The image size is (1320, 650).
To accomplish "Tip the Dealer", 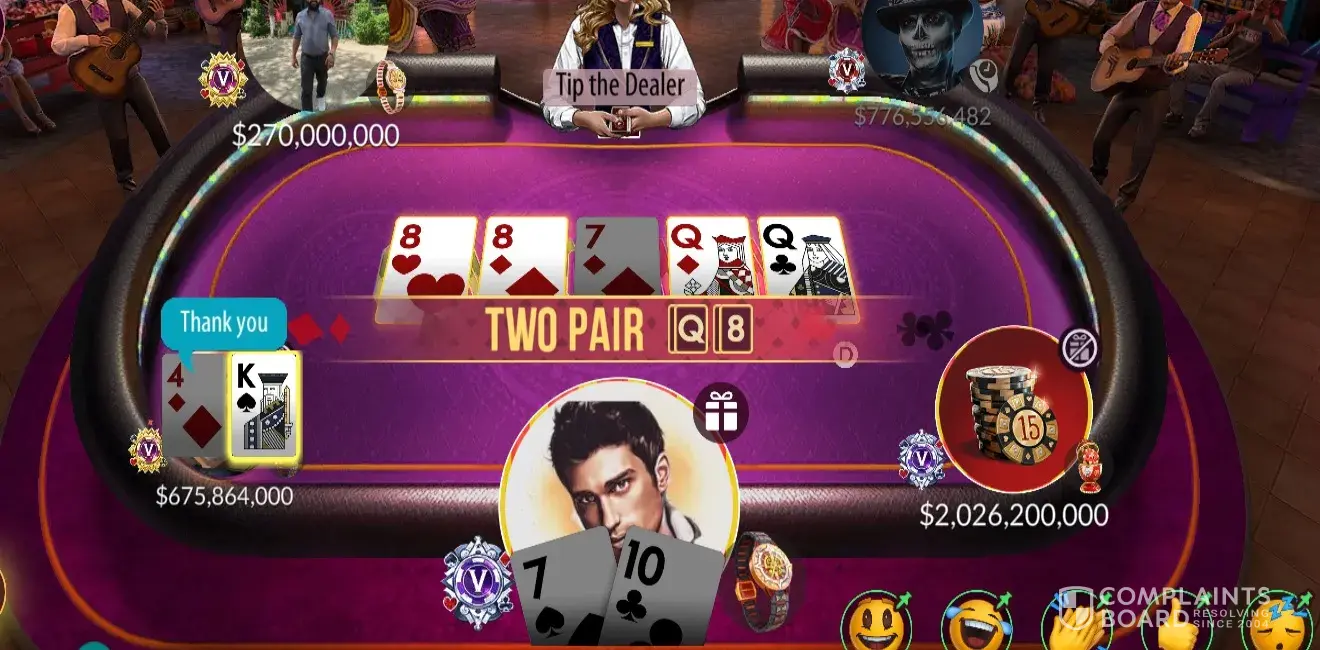I will click(x=620, y=85).
